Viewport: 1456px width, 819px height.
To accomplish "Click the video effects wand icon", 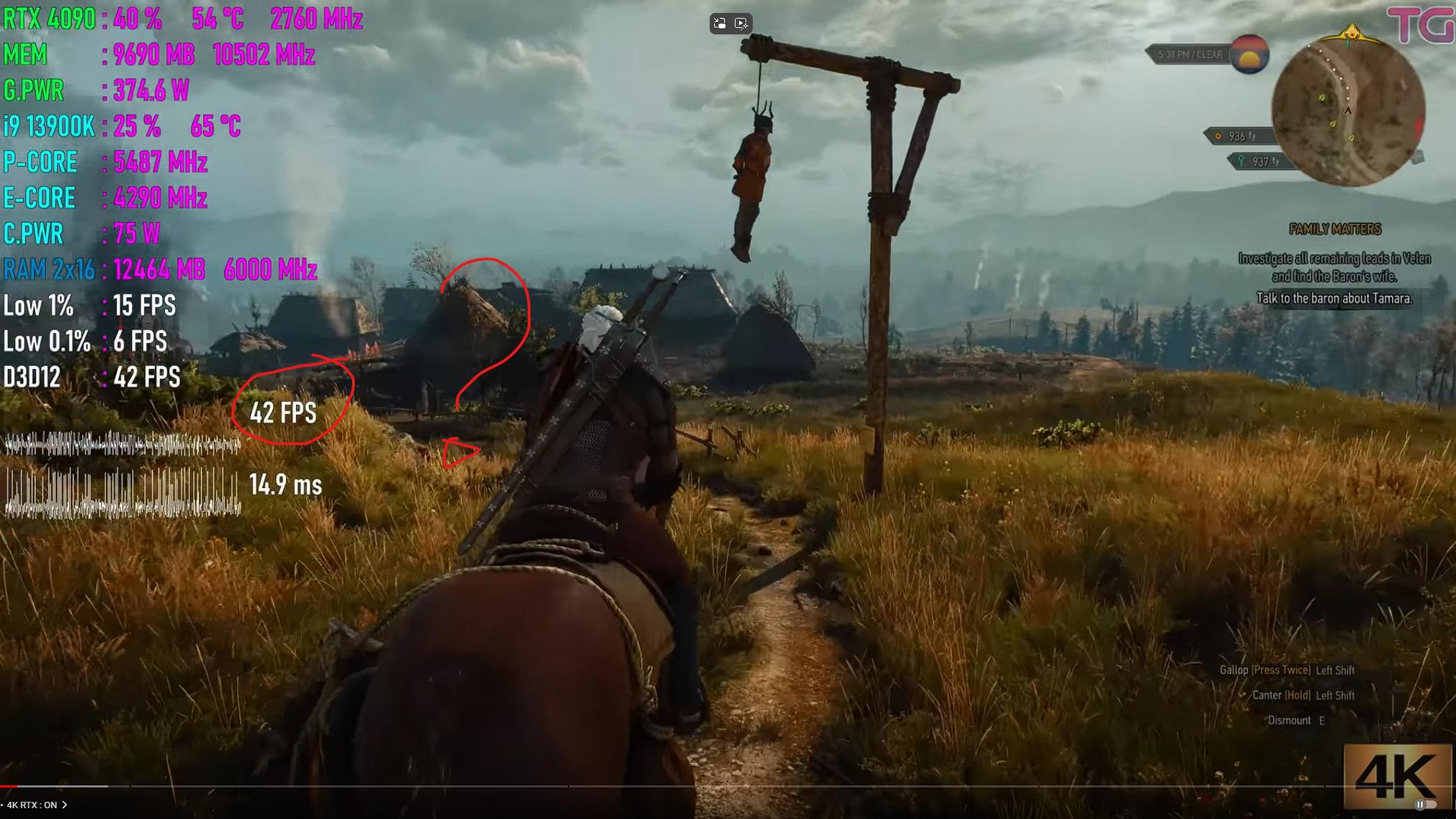I will (x=742, y=24).
